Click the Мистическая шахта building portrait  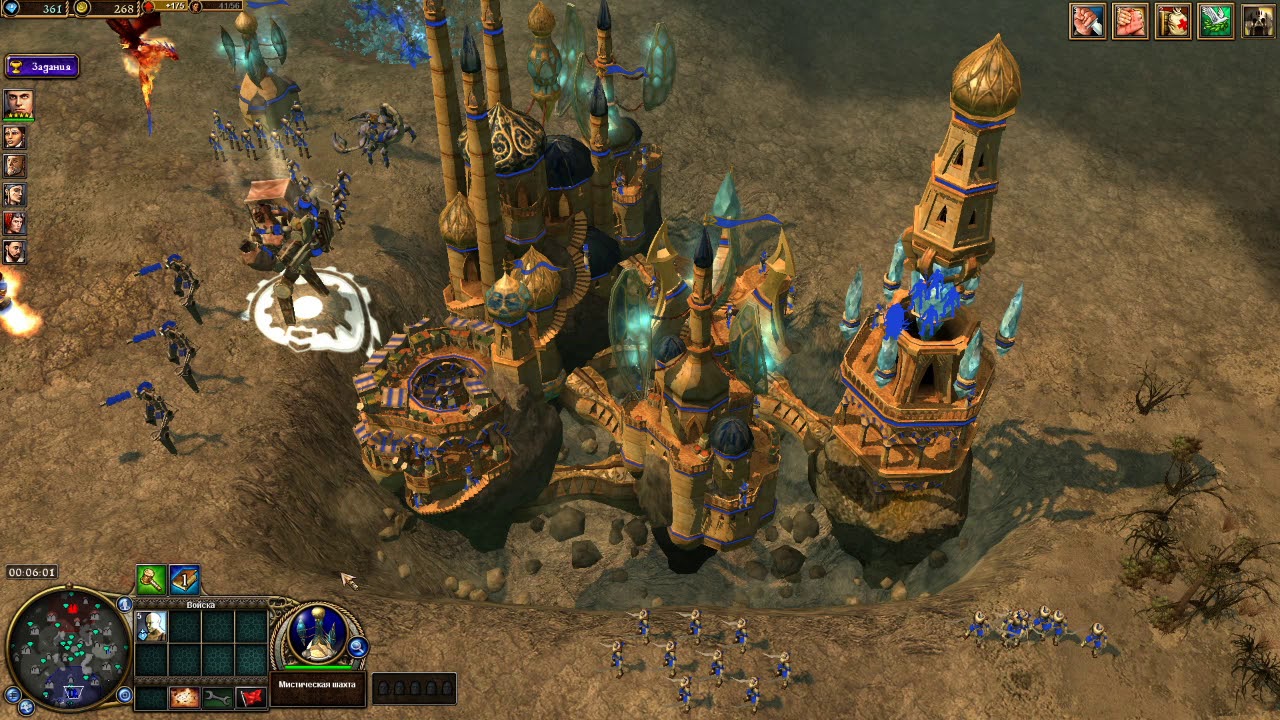[318, 633]
